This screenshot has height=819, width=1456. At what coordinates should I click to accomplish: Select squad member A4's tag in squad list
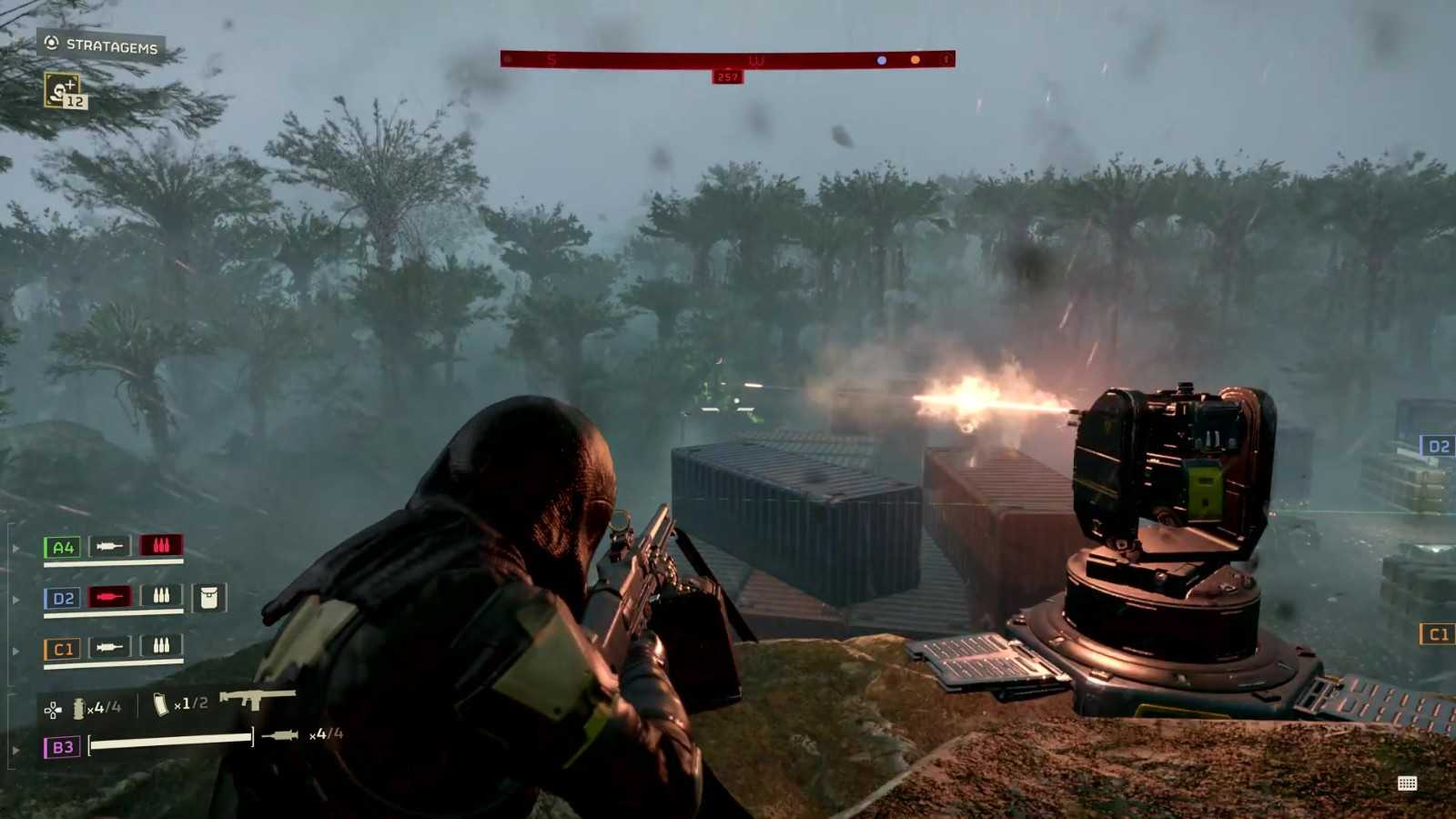(x=63, y=547)
